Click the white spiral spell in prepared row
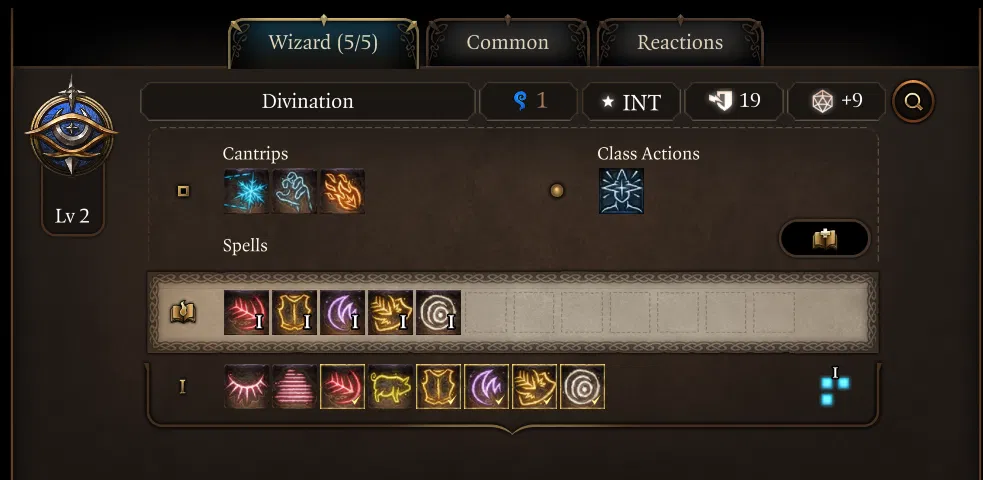The image size is (983, 480). click(x=438, y=312)
